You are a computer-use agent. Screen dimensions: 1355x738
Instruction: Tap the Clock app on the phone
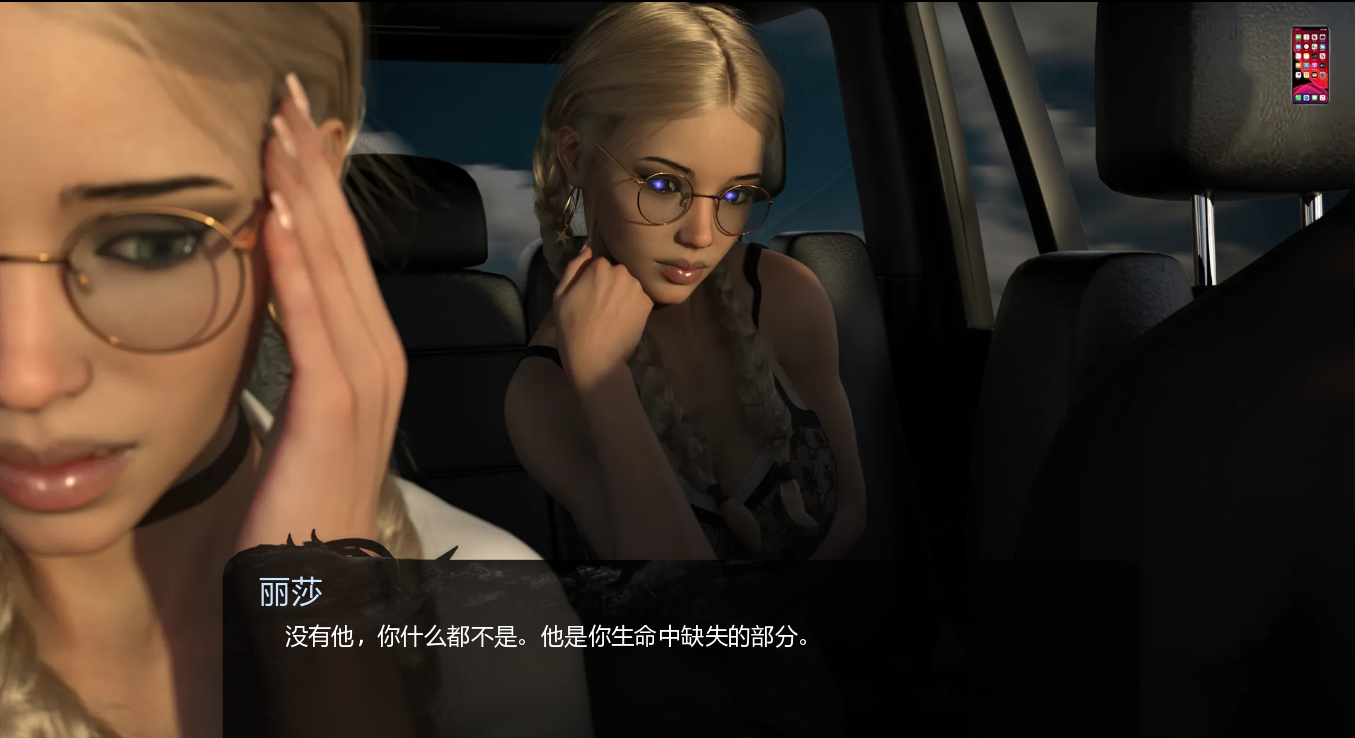[x=1306, y=47]
